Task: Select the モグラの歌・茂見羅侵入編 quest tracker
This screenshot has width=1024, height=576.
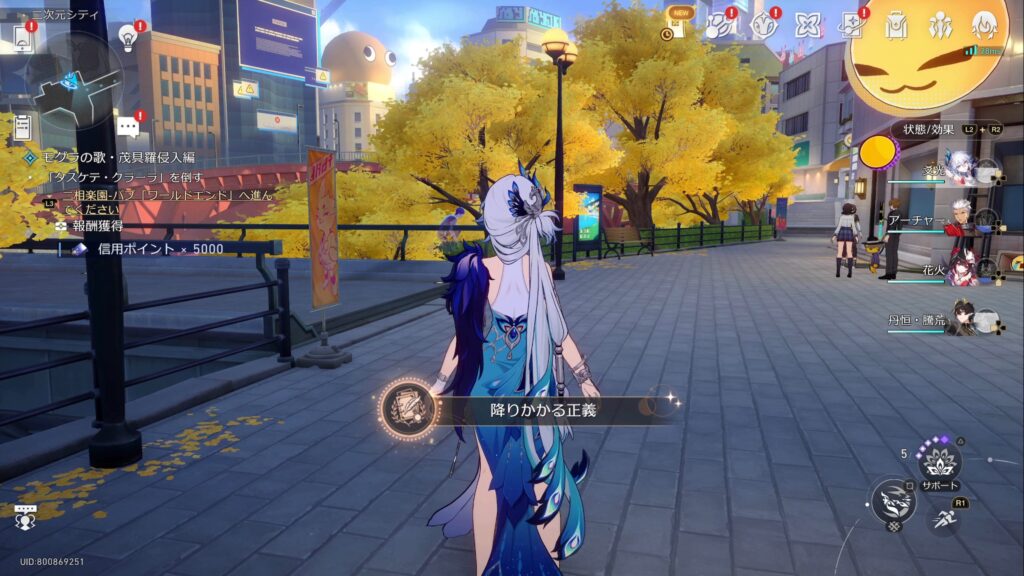Action: coord(110,158)
